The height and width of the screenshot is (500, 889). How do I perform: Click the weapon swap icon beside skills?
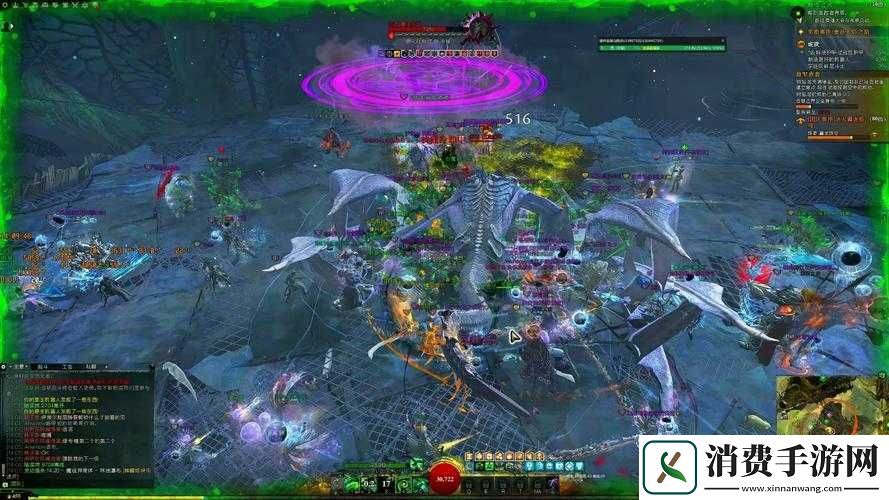click(338, 484)
